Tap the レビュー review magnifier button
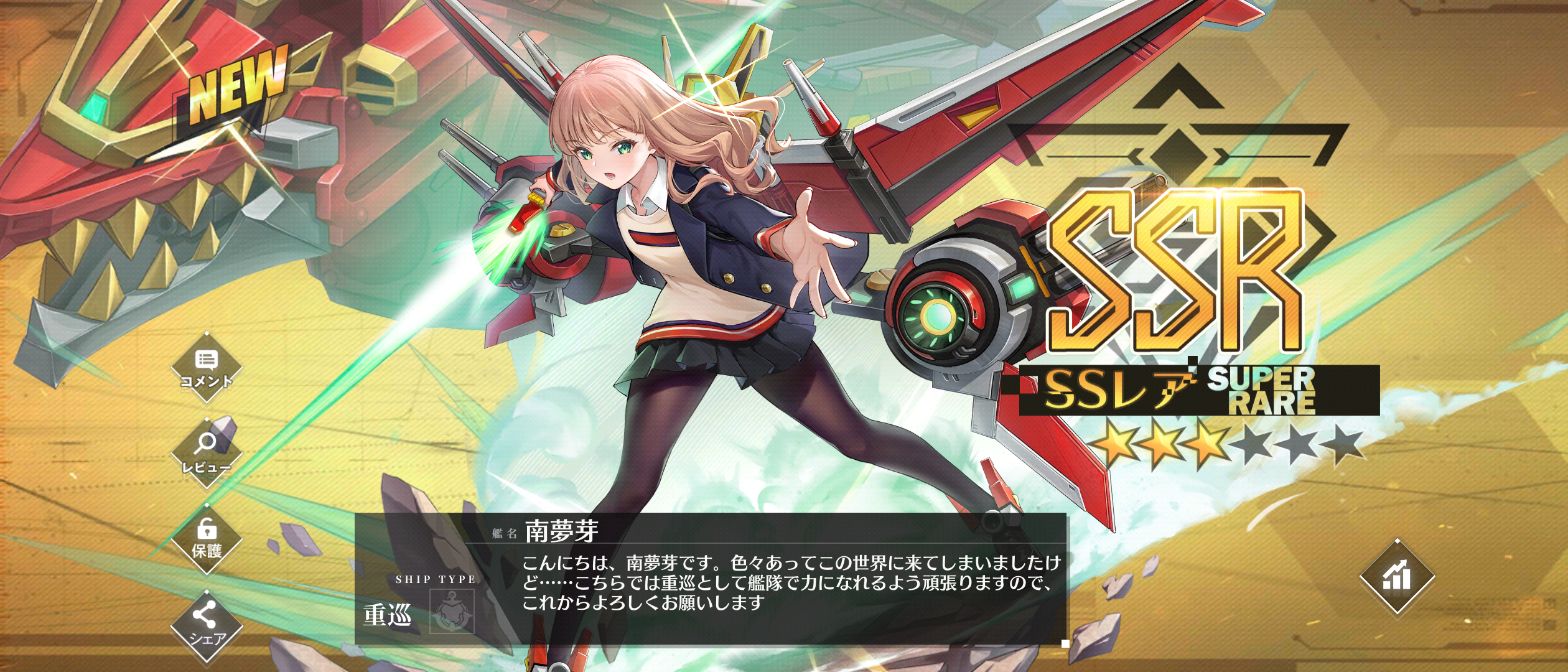This screenshot has width=1568, height=672. click(x=206, y=453)
